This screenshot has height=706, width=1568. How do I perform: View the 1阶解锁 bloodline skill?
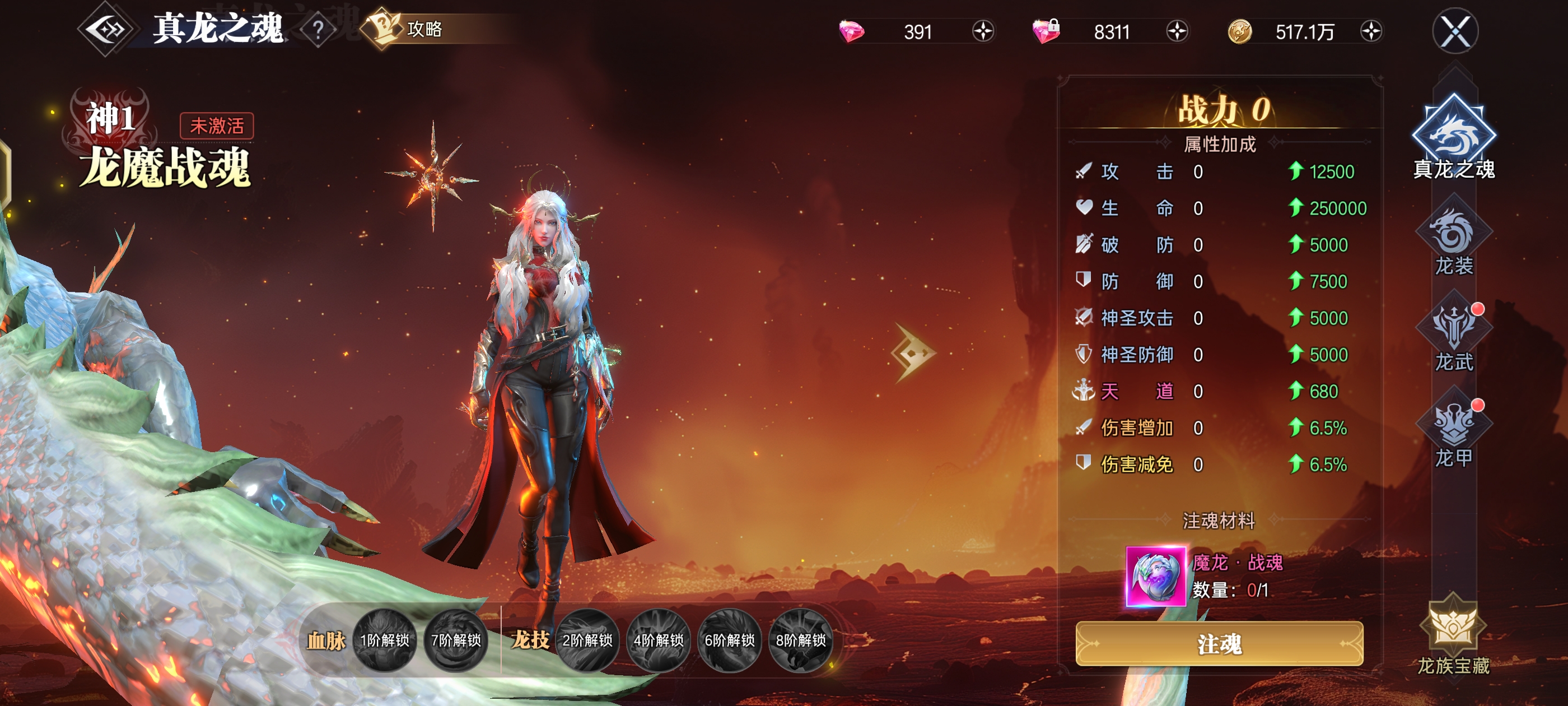click(385, 640)
